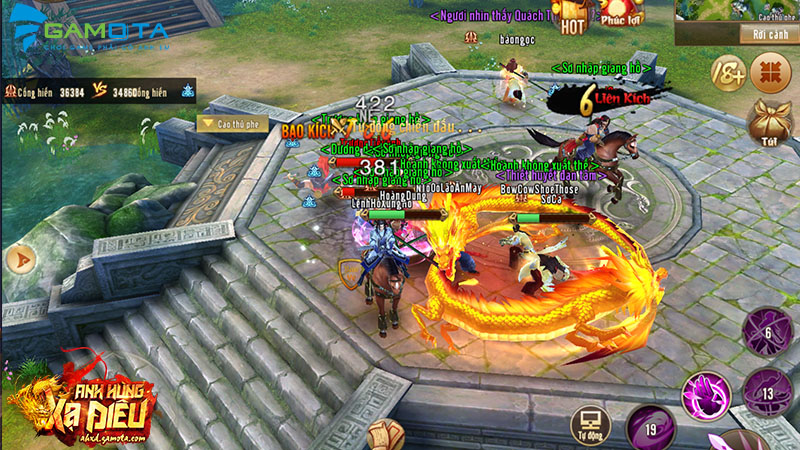Use the skill showing cooldown 19
The image size is (800, 450).
[650, 429]
